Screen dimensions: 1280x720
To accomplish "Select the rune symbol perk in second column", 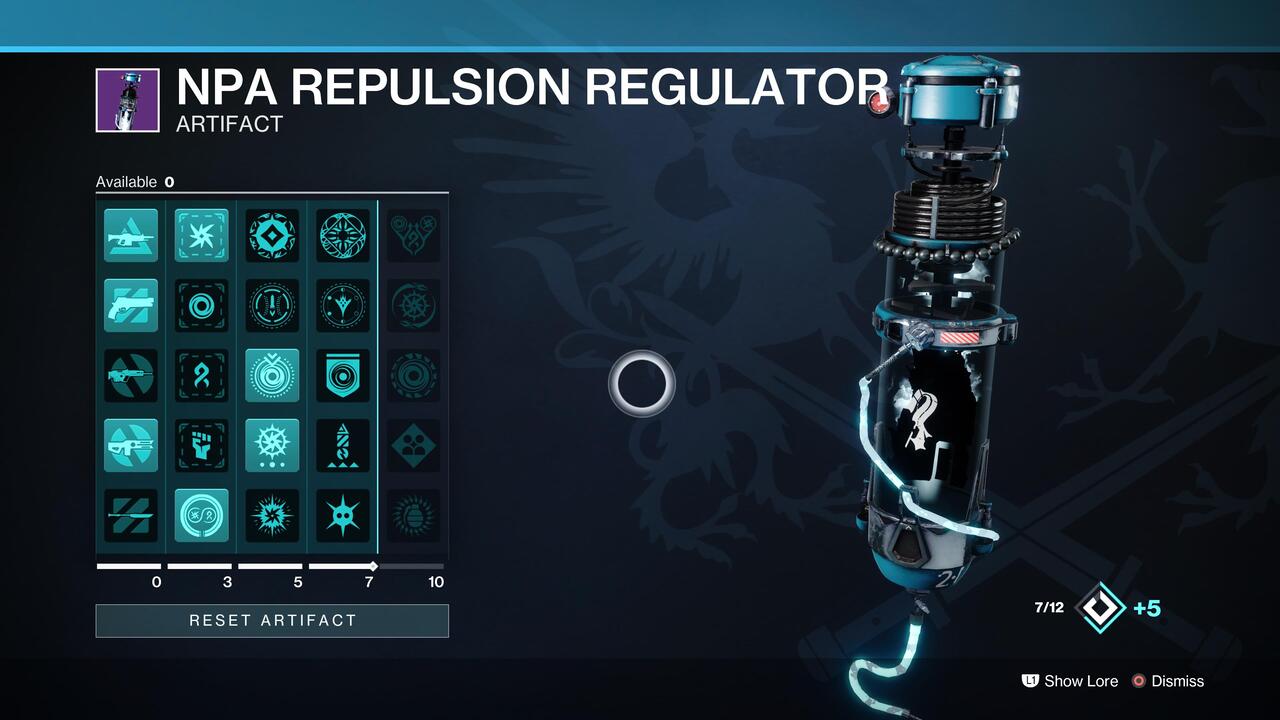I will point(201,376).
